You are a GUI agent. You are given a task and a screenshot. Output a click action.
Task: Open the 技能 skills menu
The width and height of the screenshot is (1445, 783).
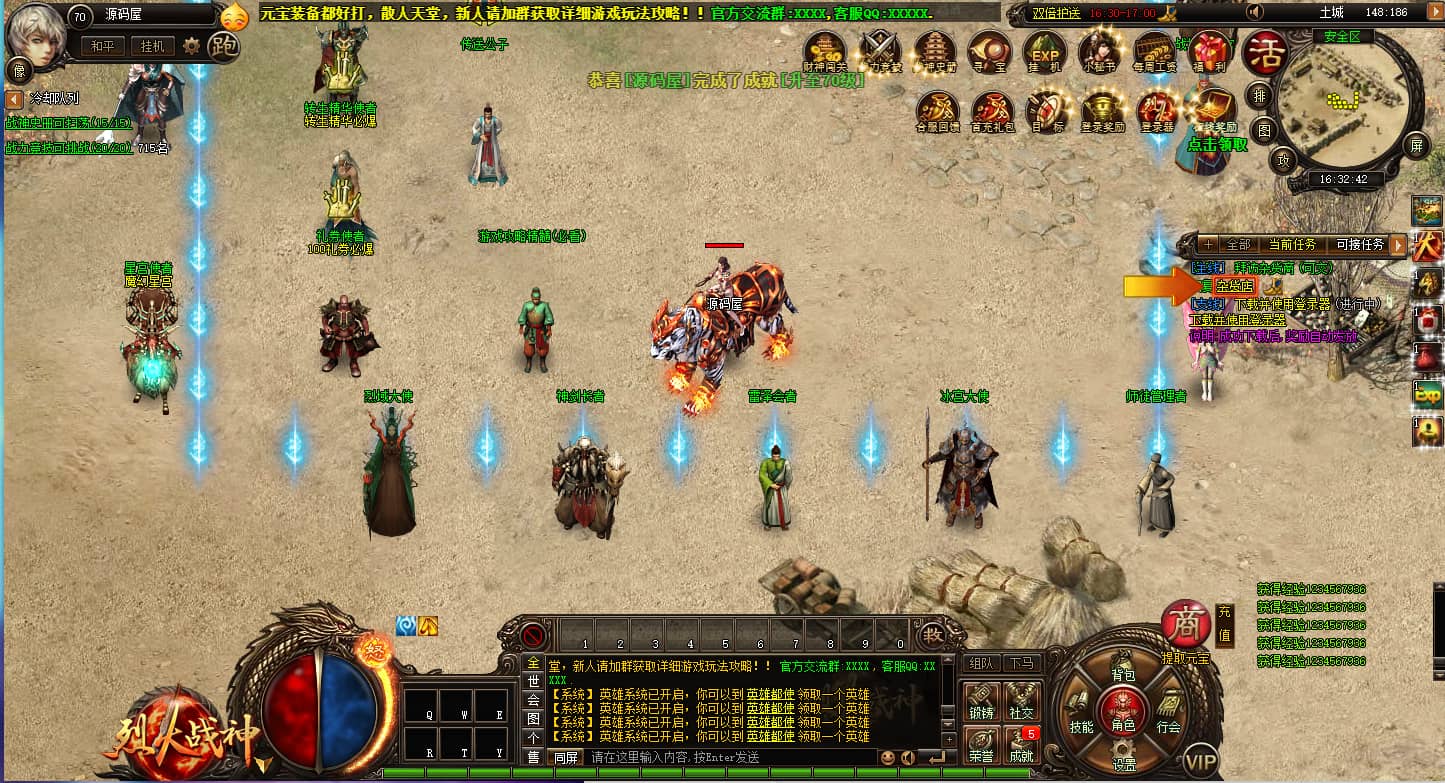coord(1081,726)
